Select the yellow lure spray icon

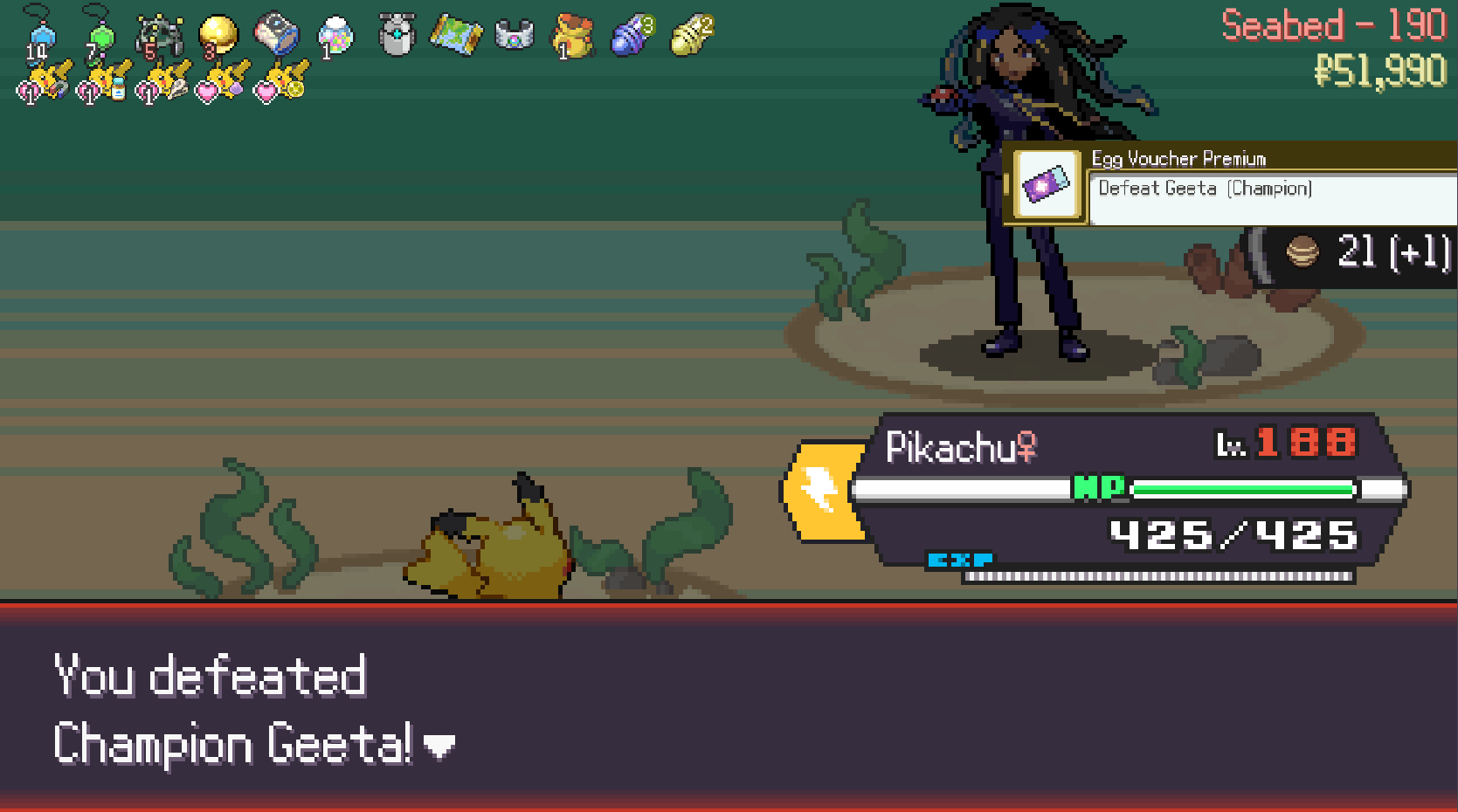pyautogui.click(x=692, y=36)
